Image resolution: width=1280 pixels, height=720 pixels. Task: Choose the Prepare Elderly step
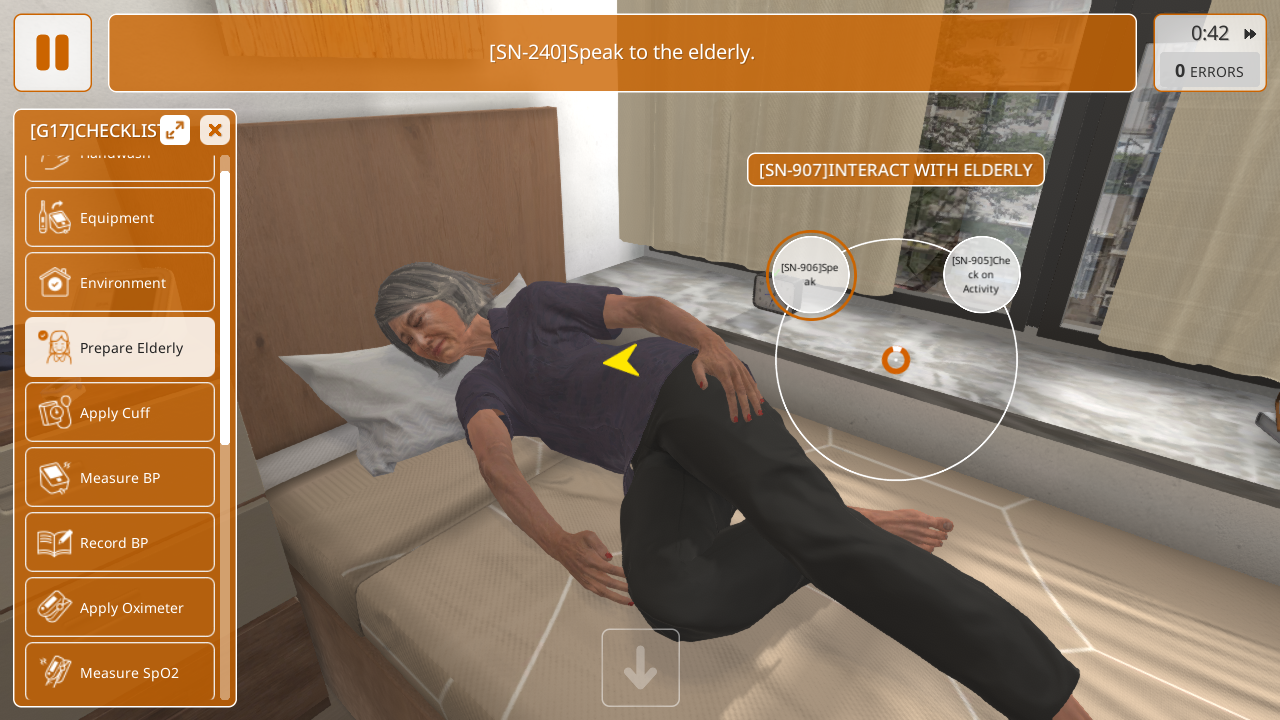(x=120, y=347)
